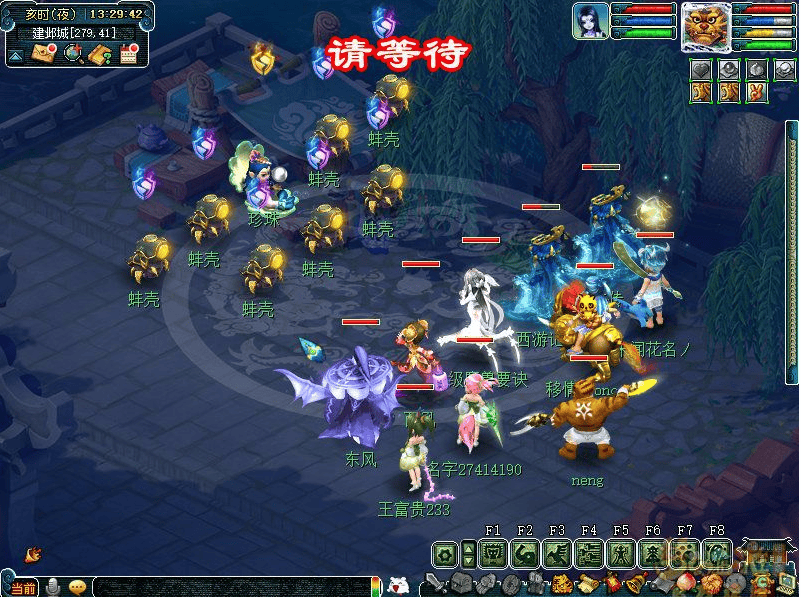Click the gray heart buff icon
801x597 pixels.
[701, 70]
